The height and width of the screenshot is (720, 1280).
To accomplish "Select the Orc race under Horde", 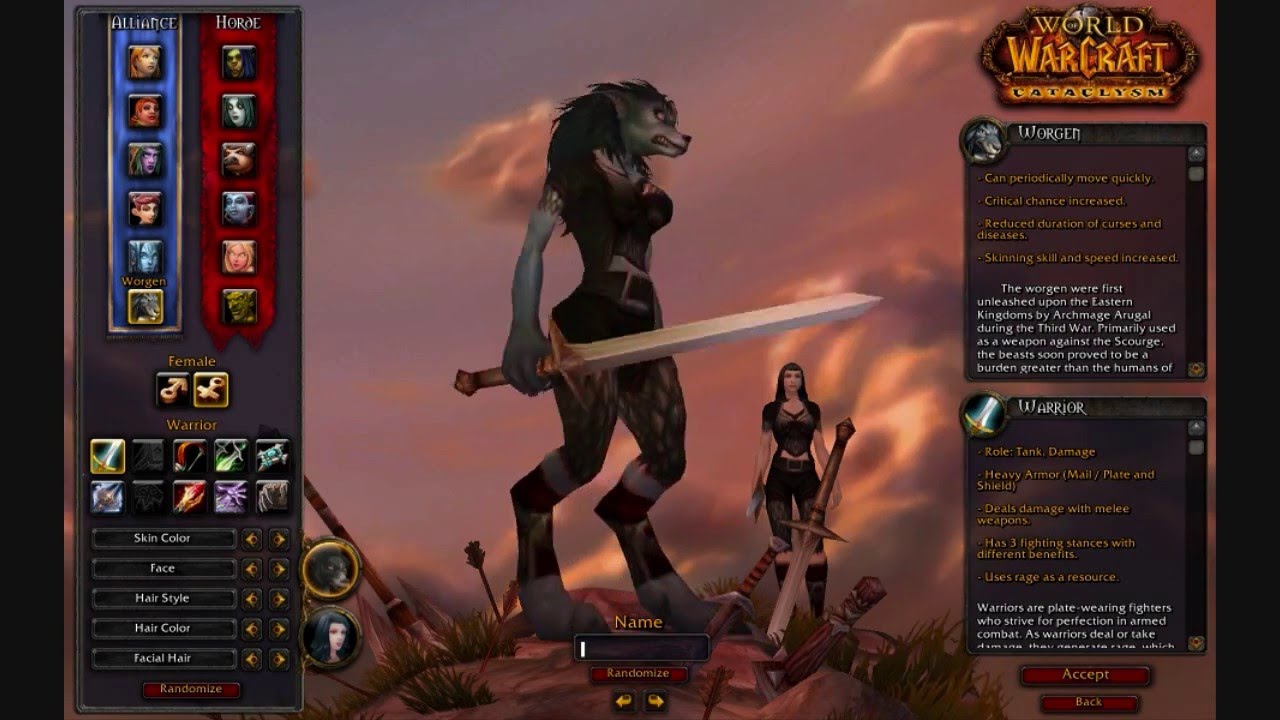I will tap(239, 62).
